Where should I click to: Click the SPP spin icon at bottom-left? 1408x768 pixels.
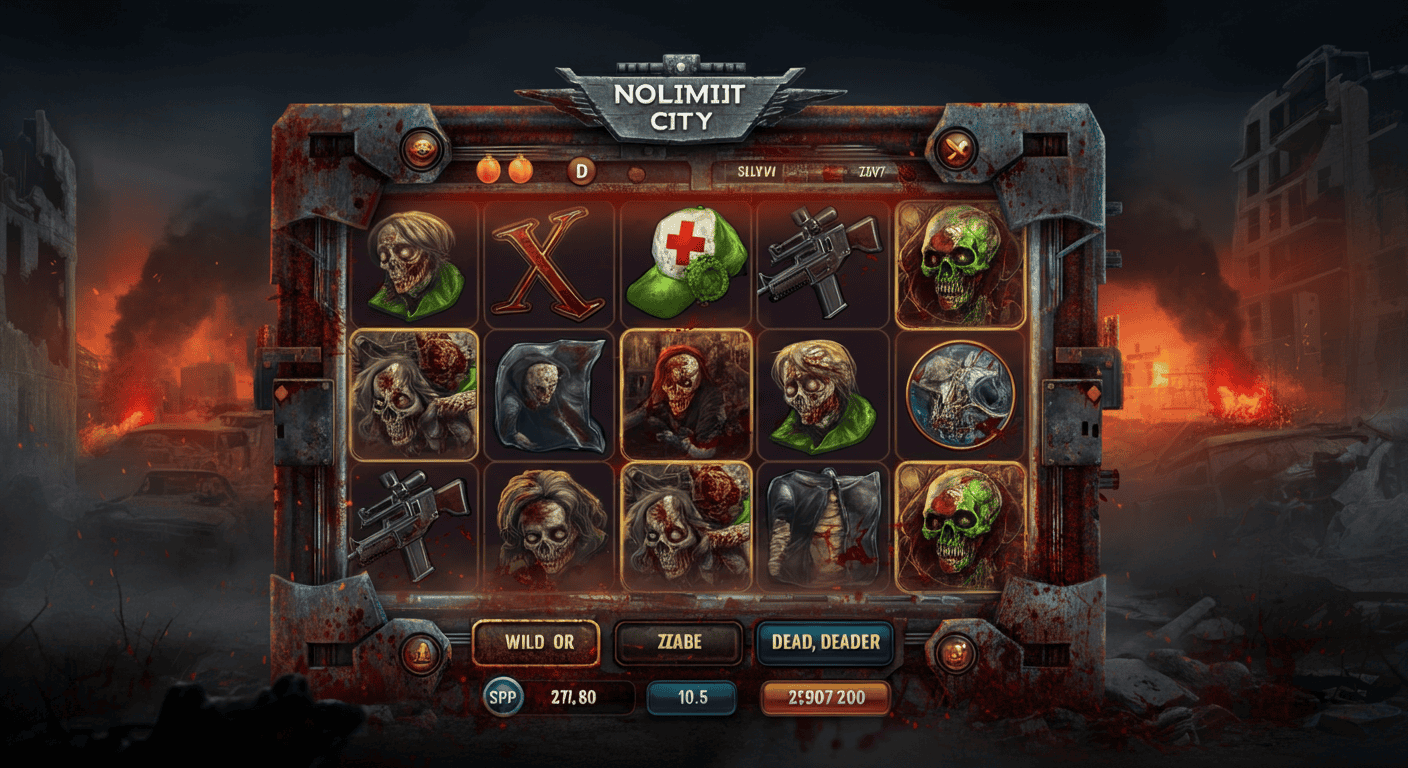(500, 697)
